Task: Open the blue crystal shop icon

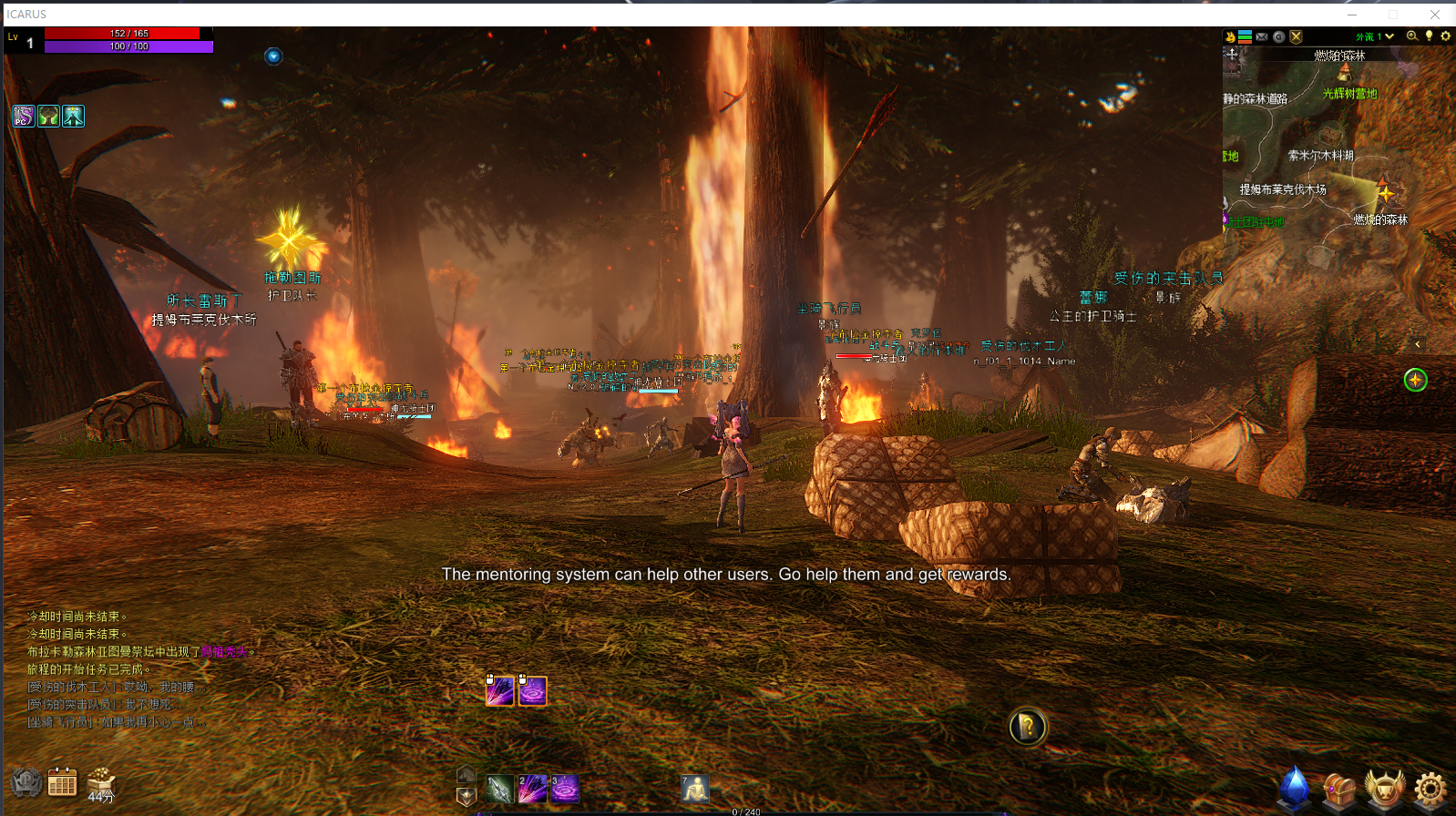Action: 1295,789
